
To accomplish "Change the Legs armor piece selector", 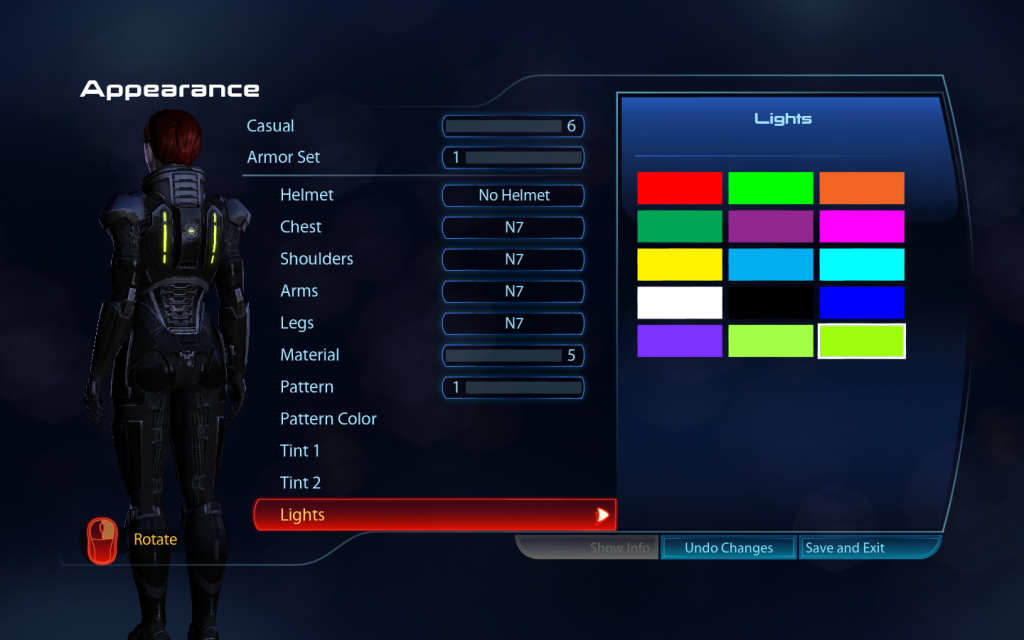I will coord(513,323).
